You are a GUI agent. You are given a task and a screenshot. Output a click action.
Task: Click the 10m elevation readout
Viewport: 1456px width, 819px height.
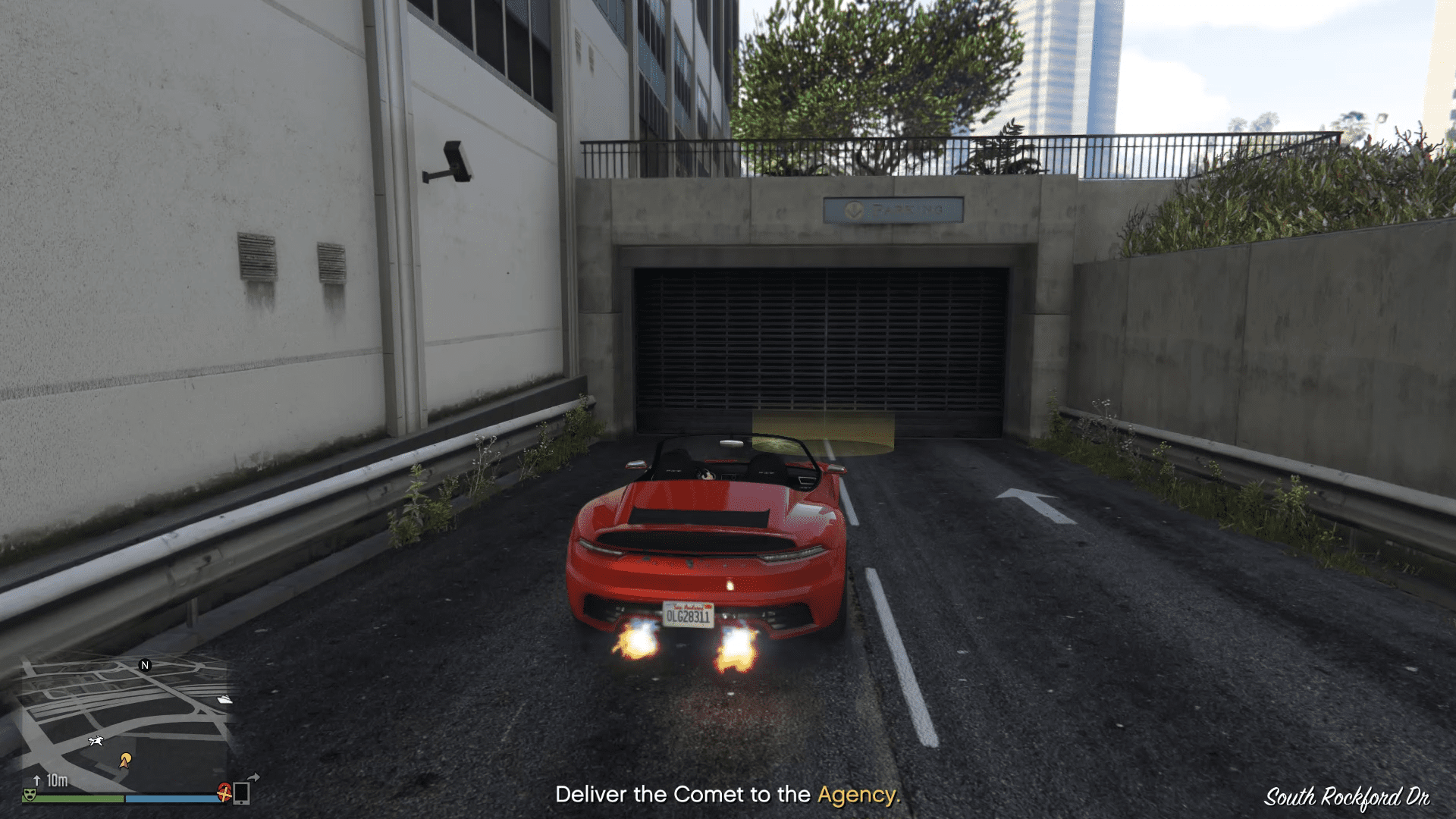tap(56, 779)
